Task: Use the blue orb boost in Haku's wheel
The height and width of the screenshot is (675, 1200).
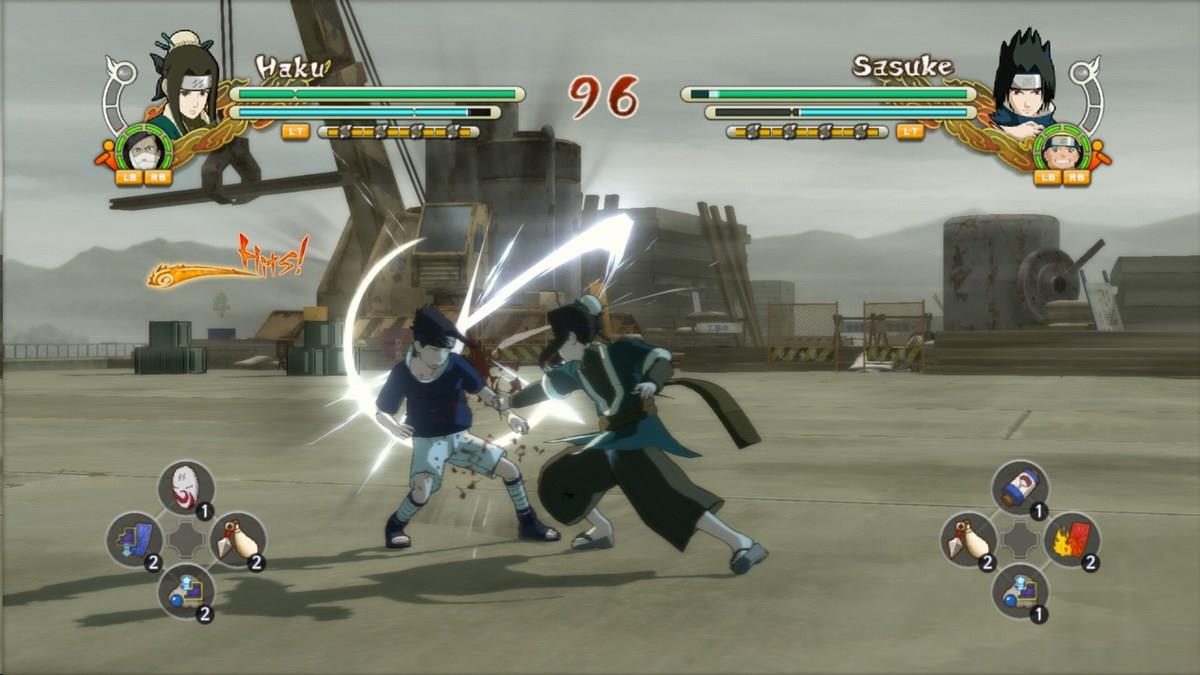Action: click(186, 591)
